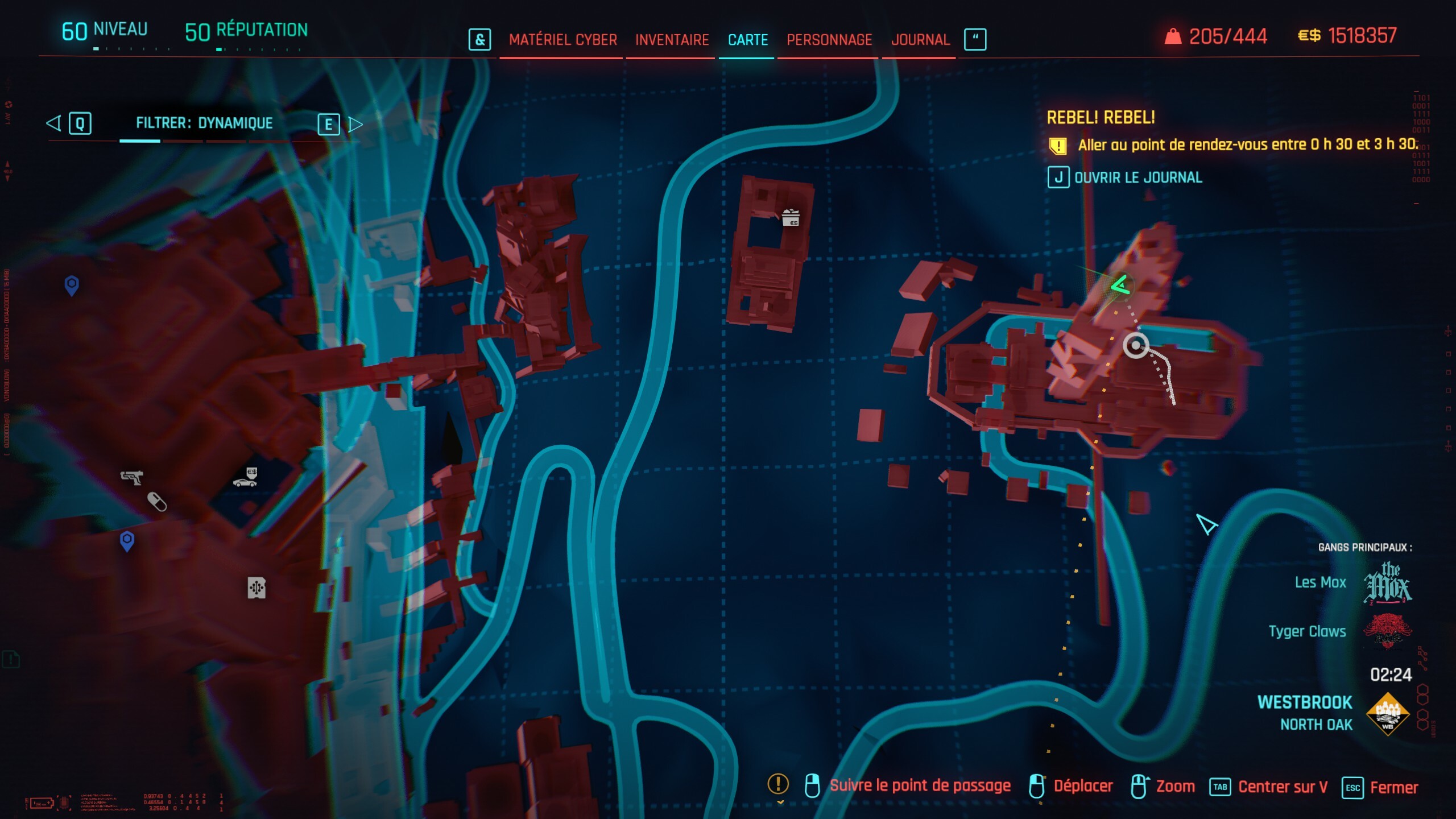
Task: Select the green player position arrow
Action: [x=1120, y=285]
